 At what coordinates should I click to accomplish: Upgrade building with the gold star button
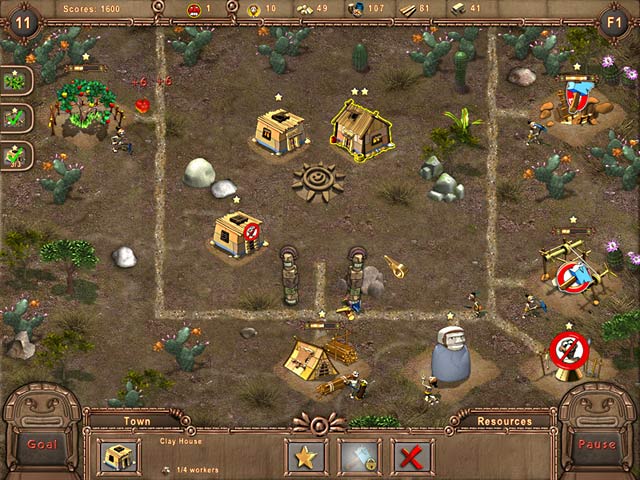pyautogui.click(x=306, y=457)
